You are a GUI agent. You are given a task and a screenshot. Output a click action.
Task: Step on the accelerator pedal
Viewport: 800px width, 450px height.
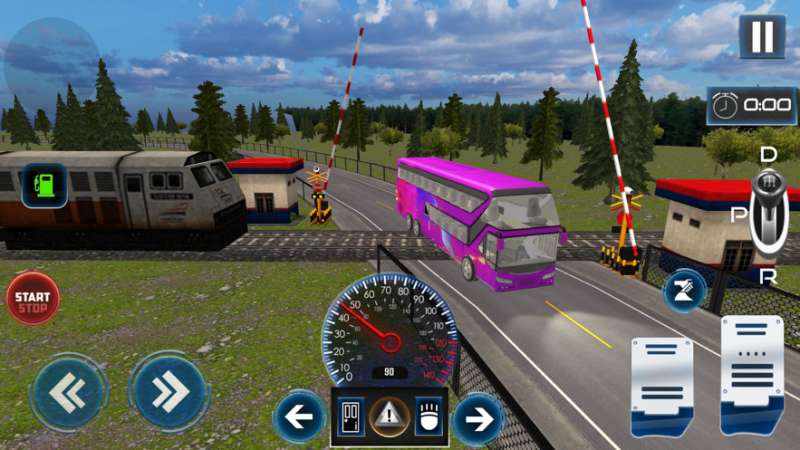(x=751, y=373)
